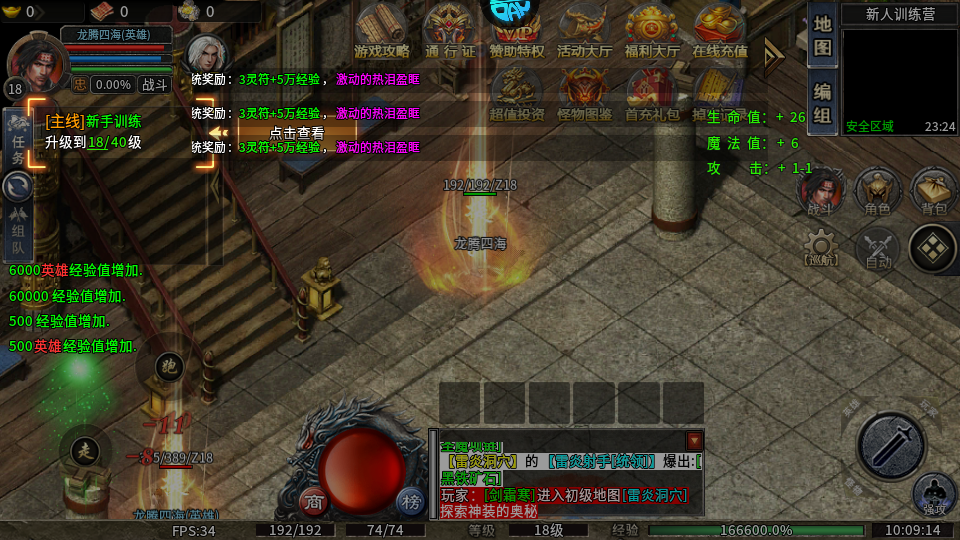
Task: Click the minimap of 新人训练营
Action: pos(898,80)
